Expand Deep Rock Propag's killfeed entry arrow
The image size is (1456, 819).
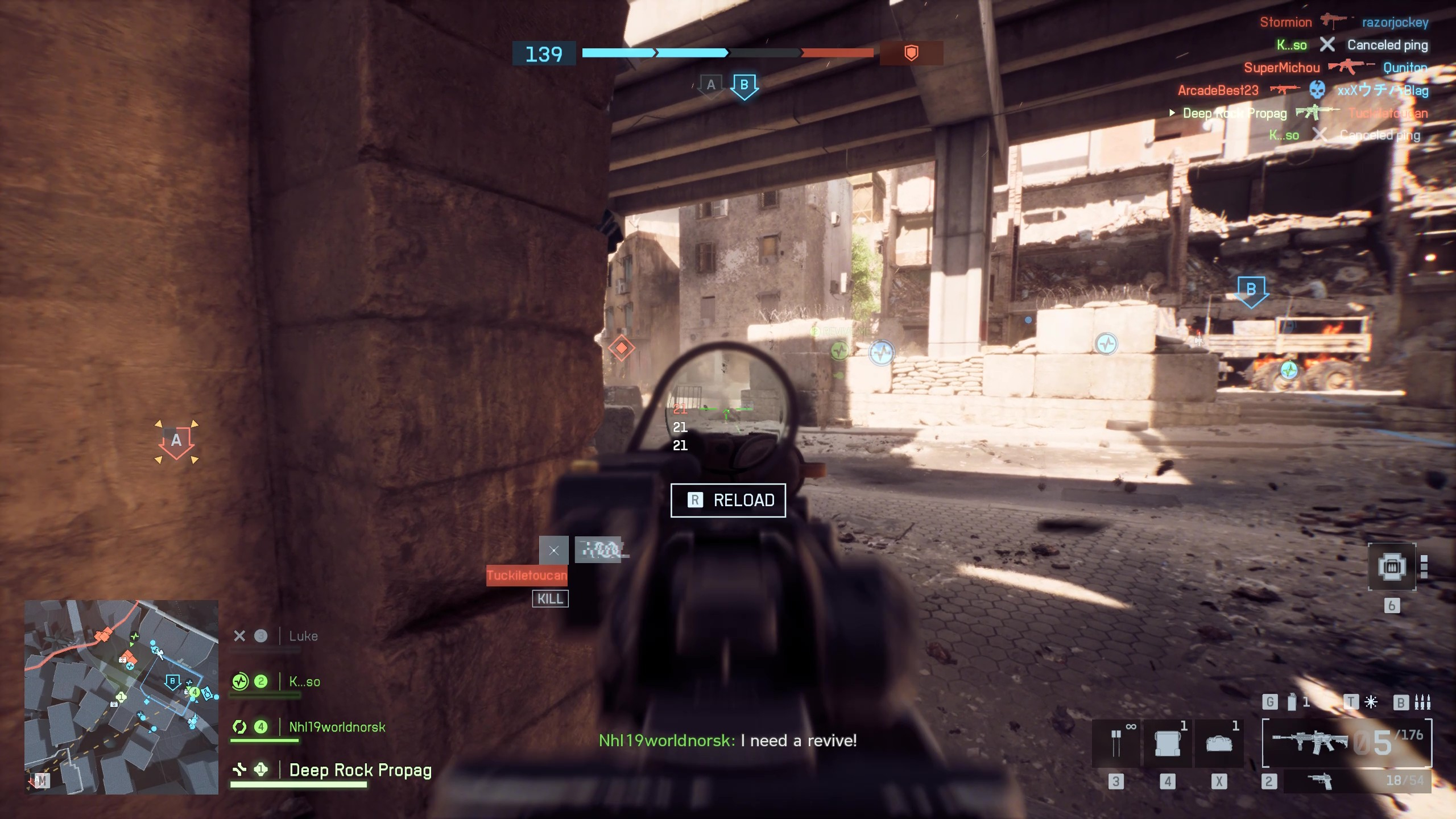tap(1172, 114)
